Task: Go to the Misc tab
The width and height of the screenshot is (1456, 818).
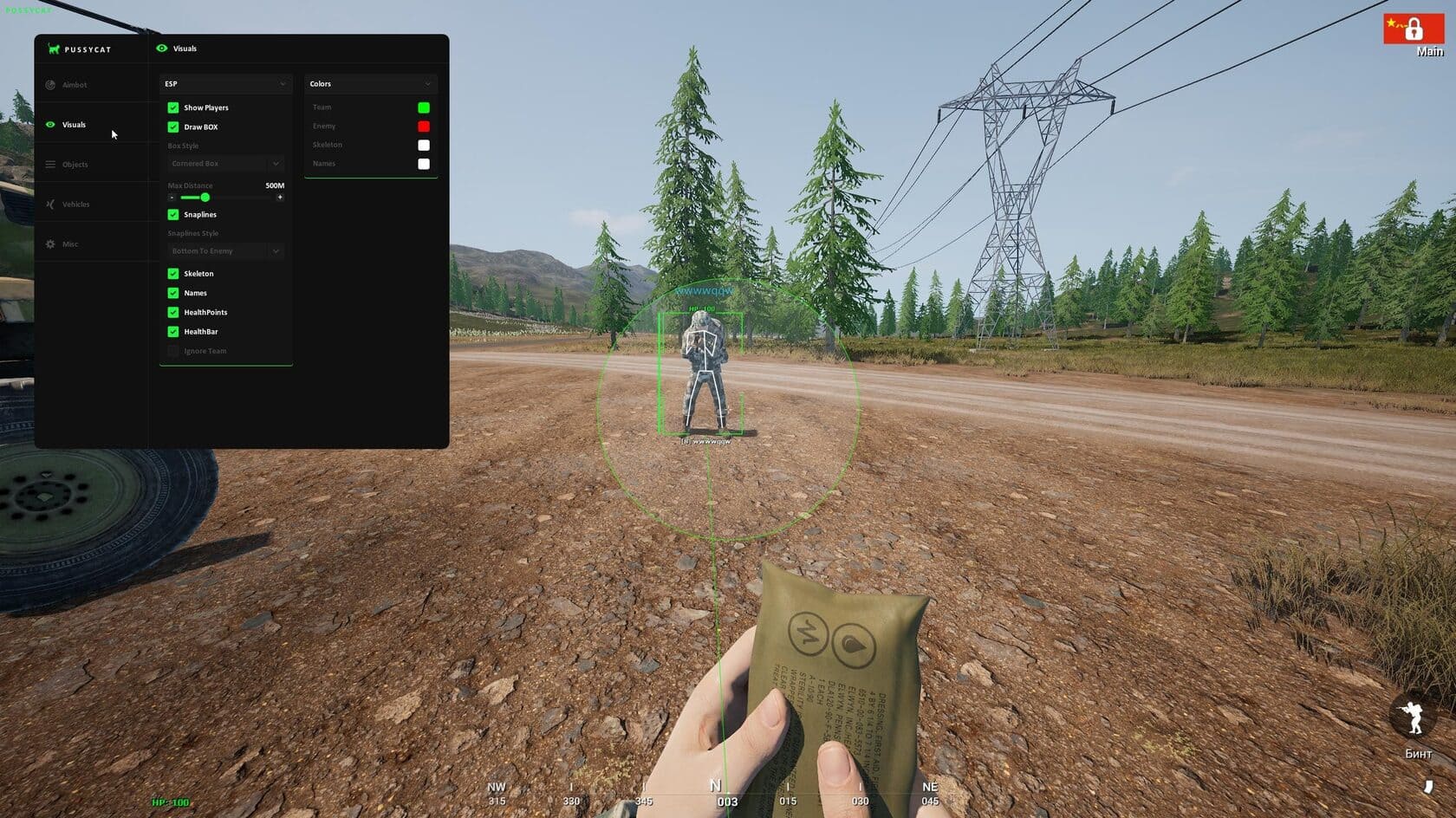Action: point(70,244)
